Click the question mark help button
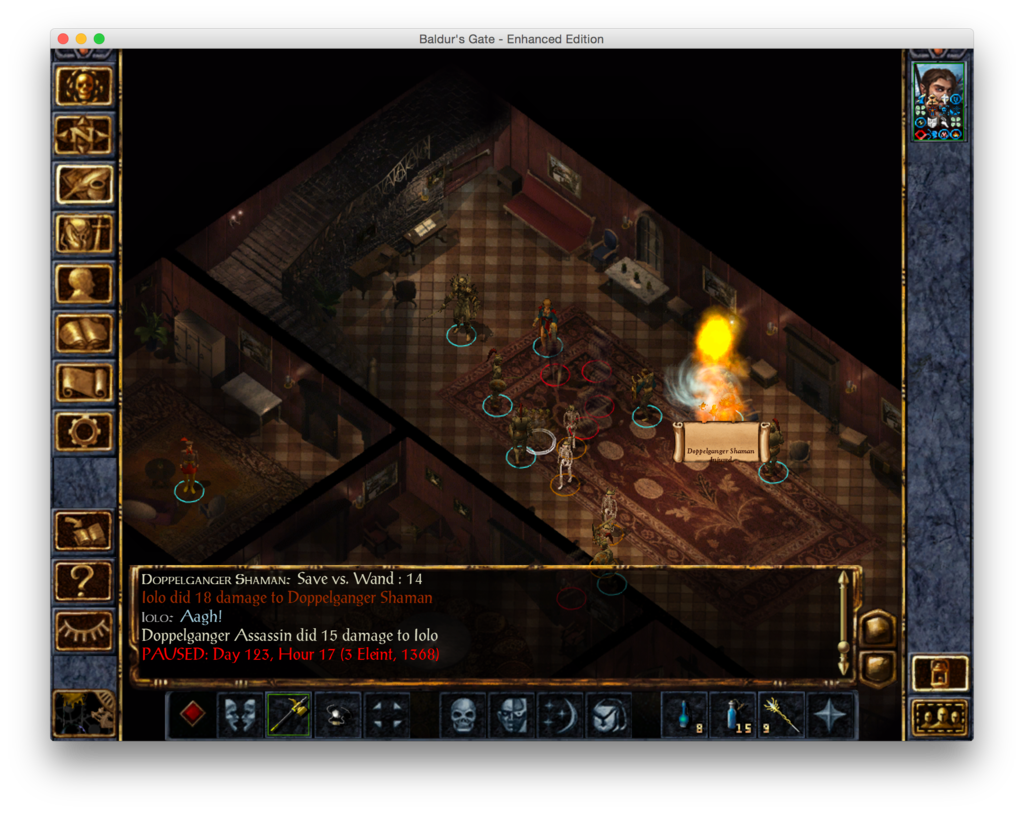 pos(84,579)
